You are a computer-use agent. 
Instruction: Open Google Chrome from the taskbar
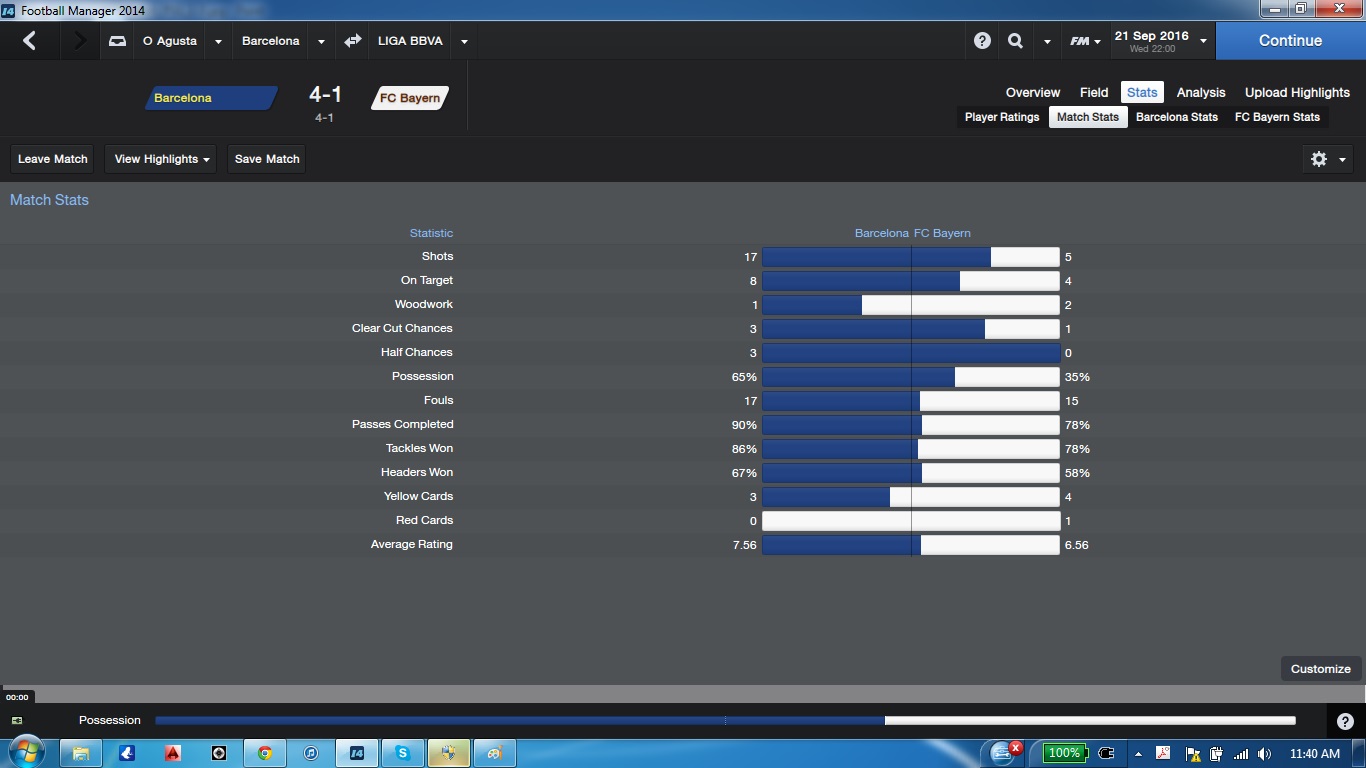[265, 753]
